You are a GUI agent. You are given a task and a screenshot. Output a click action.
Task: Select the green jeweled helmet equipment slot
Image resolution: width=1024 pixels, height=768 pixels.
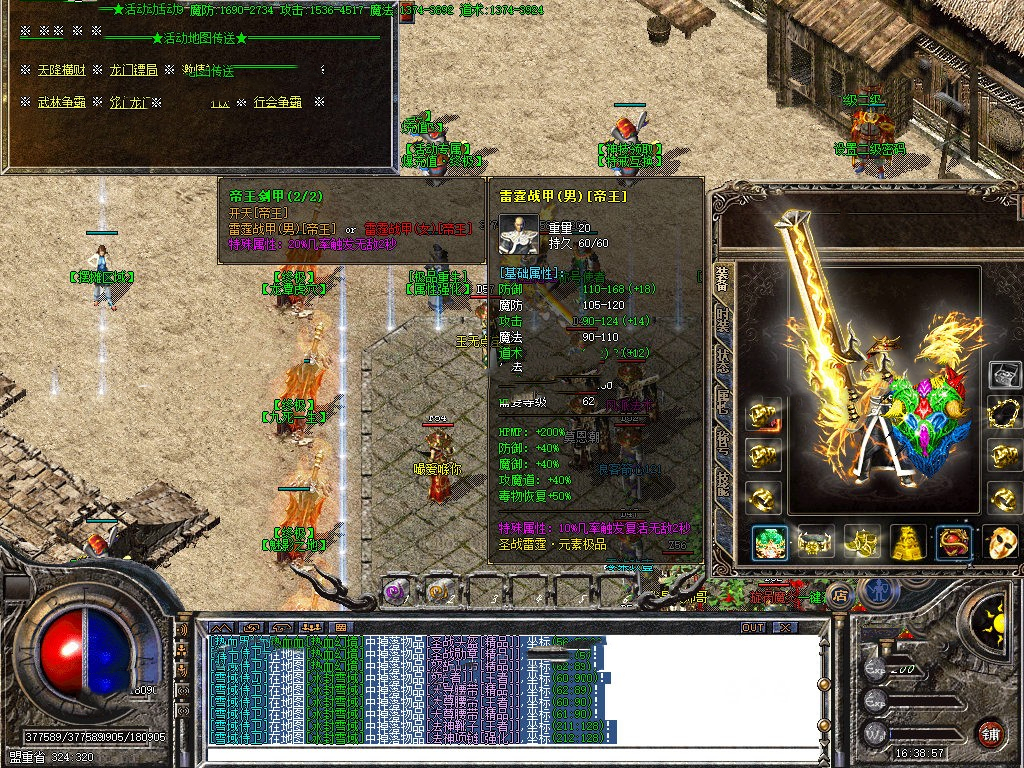coord(769,542)
